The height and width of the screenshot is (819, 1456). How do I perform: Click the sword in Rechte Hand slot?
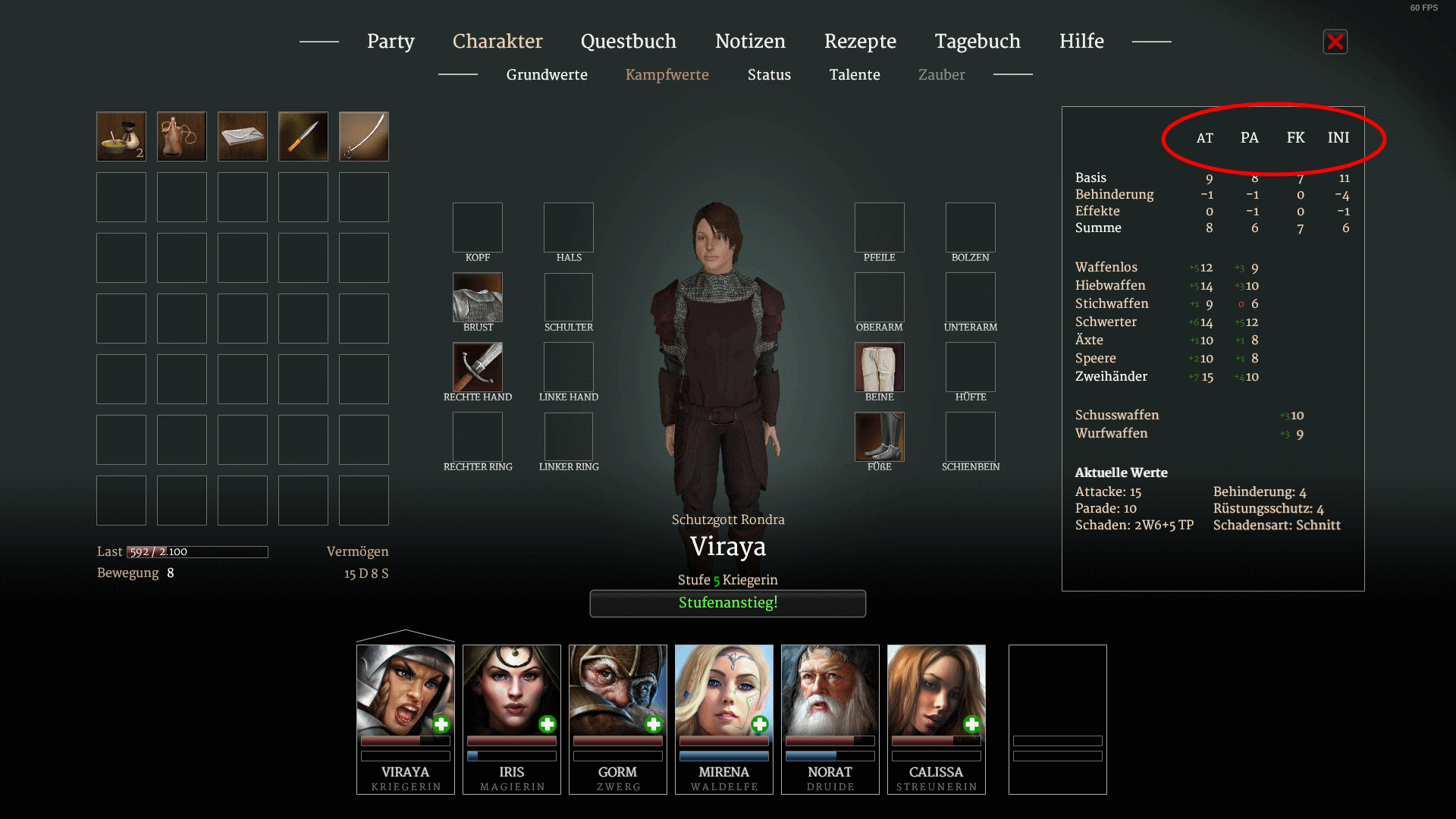coord(478,367)
